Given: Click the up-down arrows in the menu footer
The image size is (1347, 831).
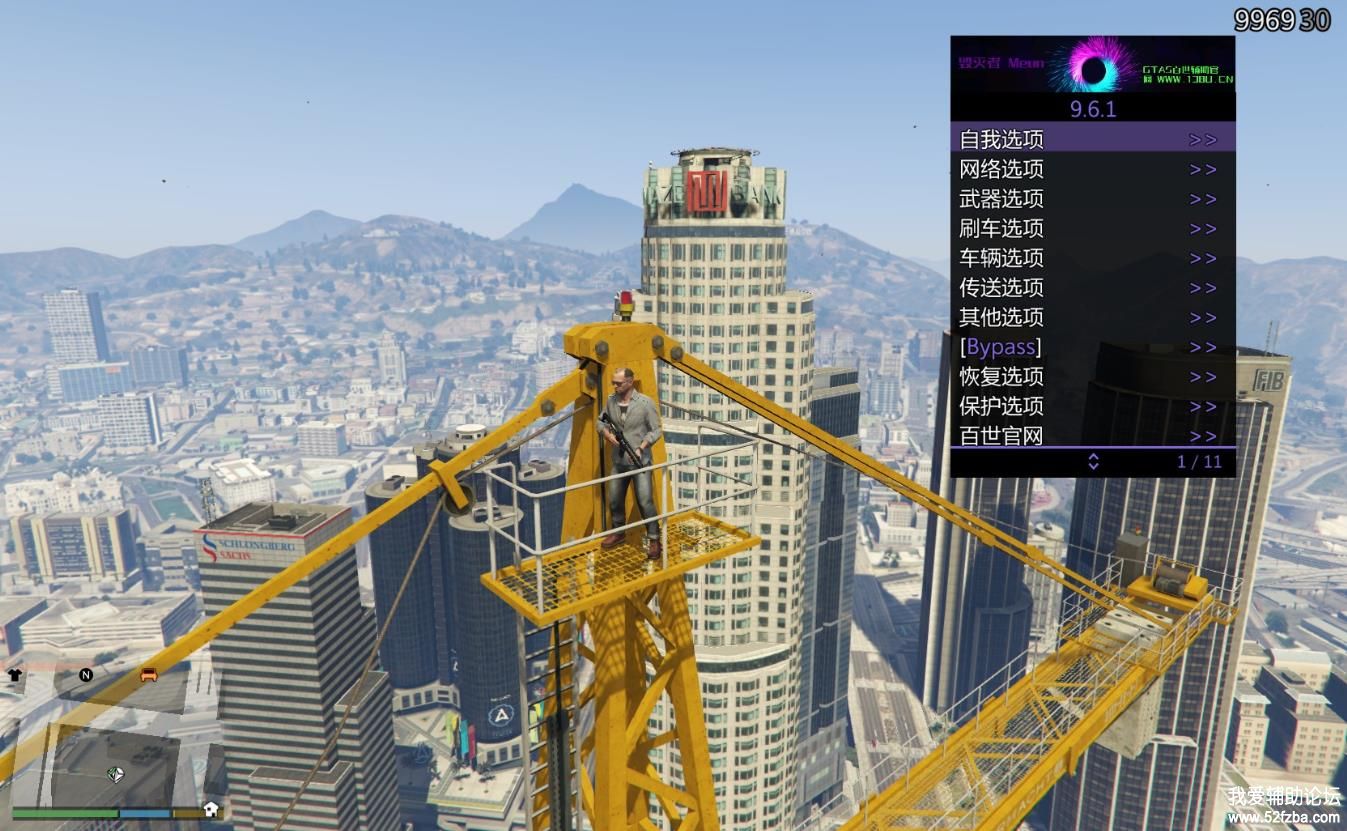Looking at the screenshot, I should [x=1093, y=461].
